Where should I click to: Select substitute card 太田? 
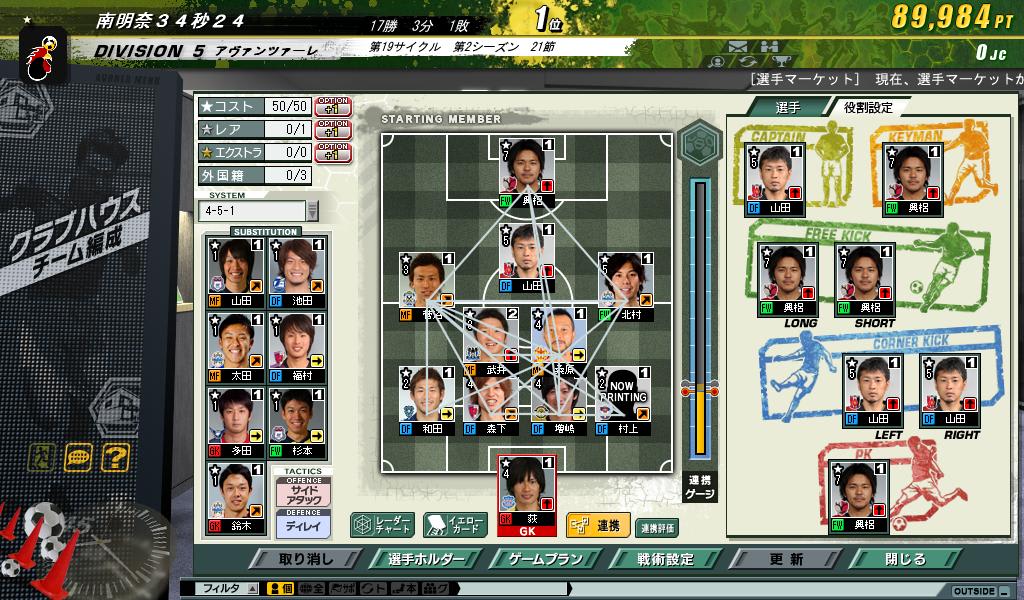(x=232, y=347)
